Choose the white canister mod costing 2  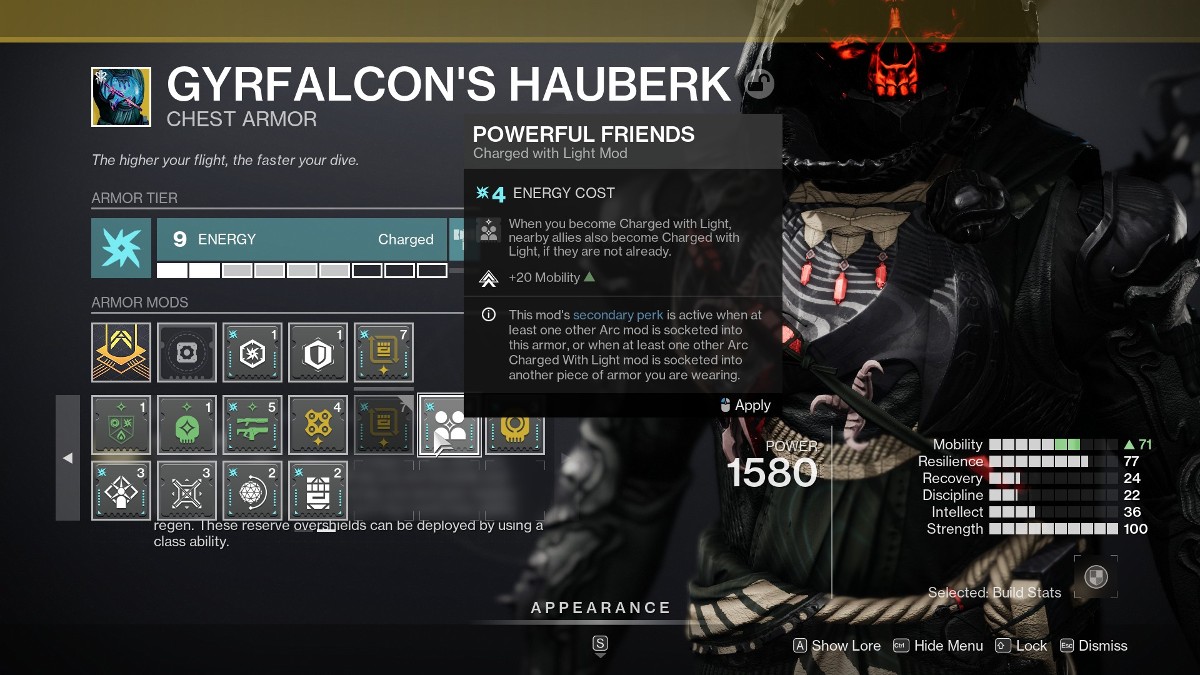point(318,490)
